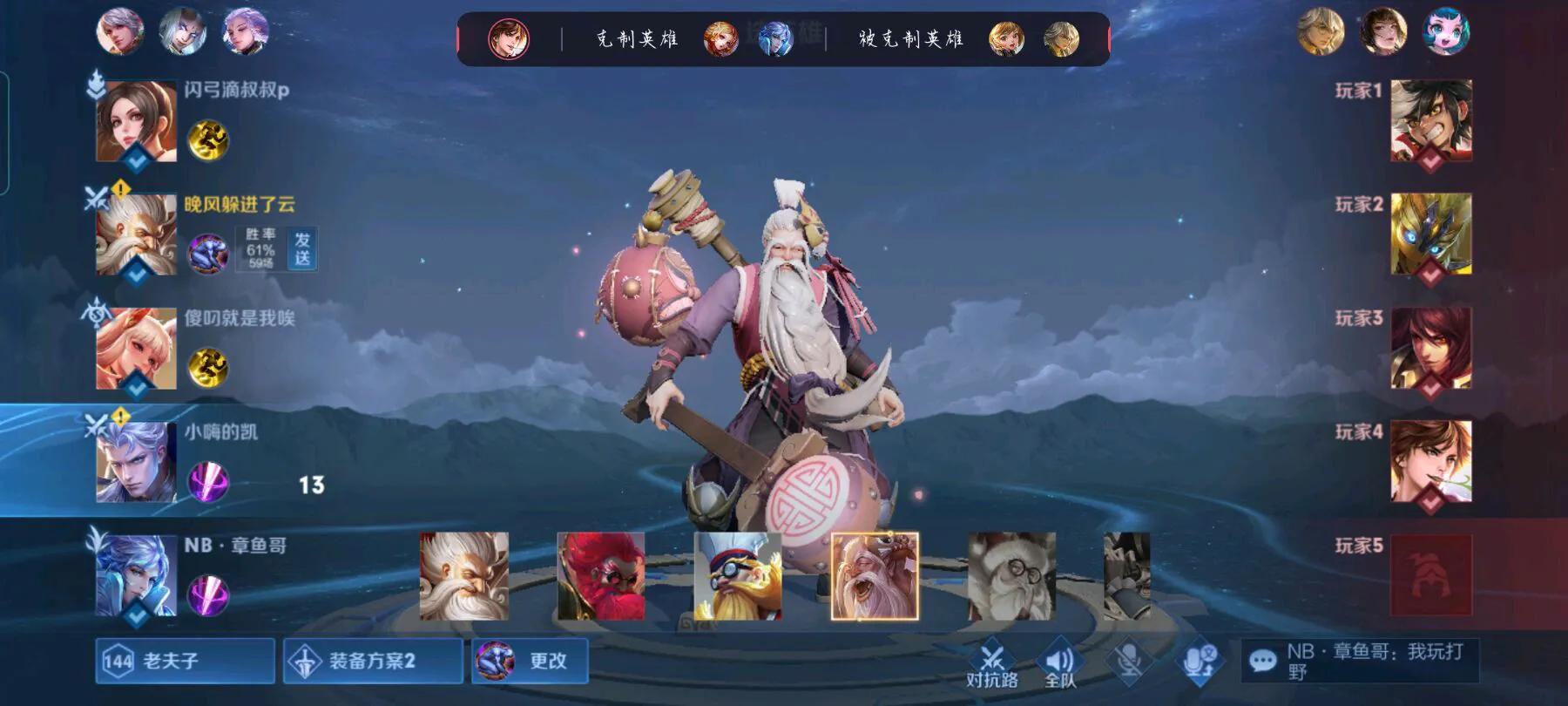
Task: Open the chat box showing 我玩打野
Action: 1359,661
